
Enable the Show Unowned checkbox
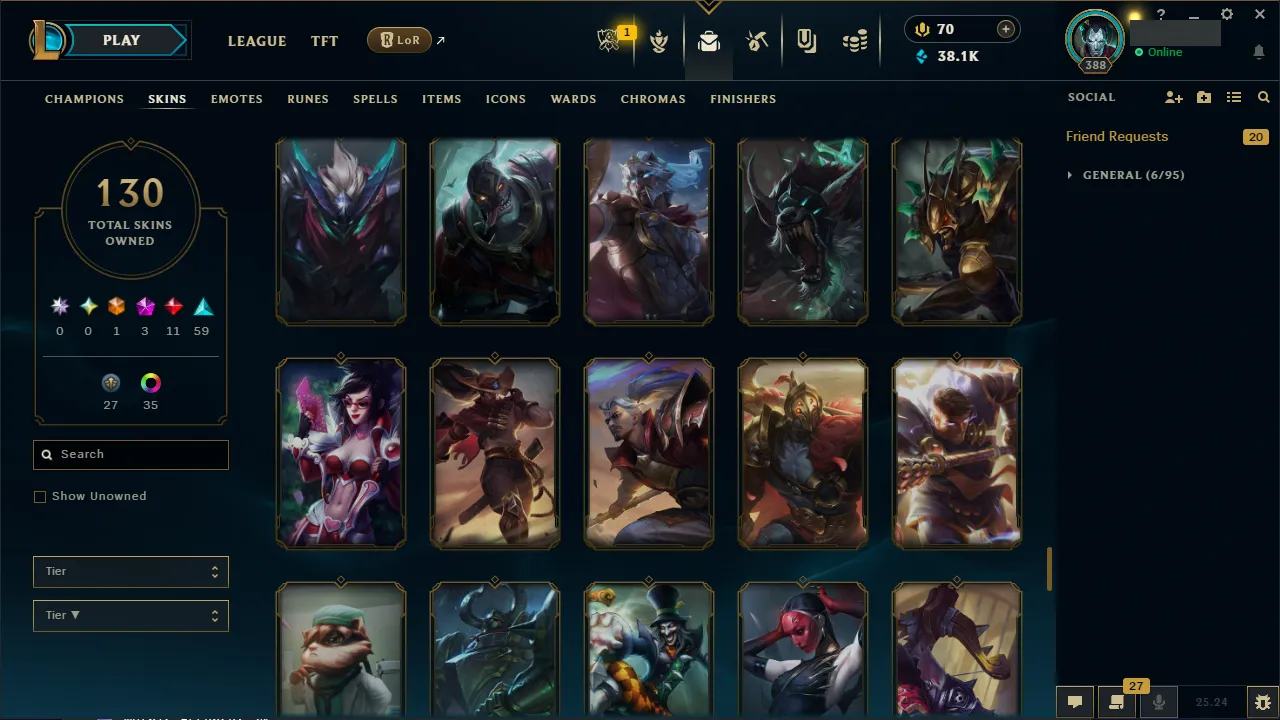point(40,496)
